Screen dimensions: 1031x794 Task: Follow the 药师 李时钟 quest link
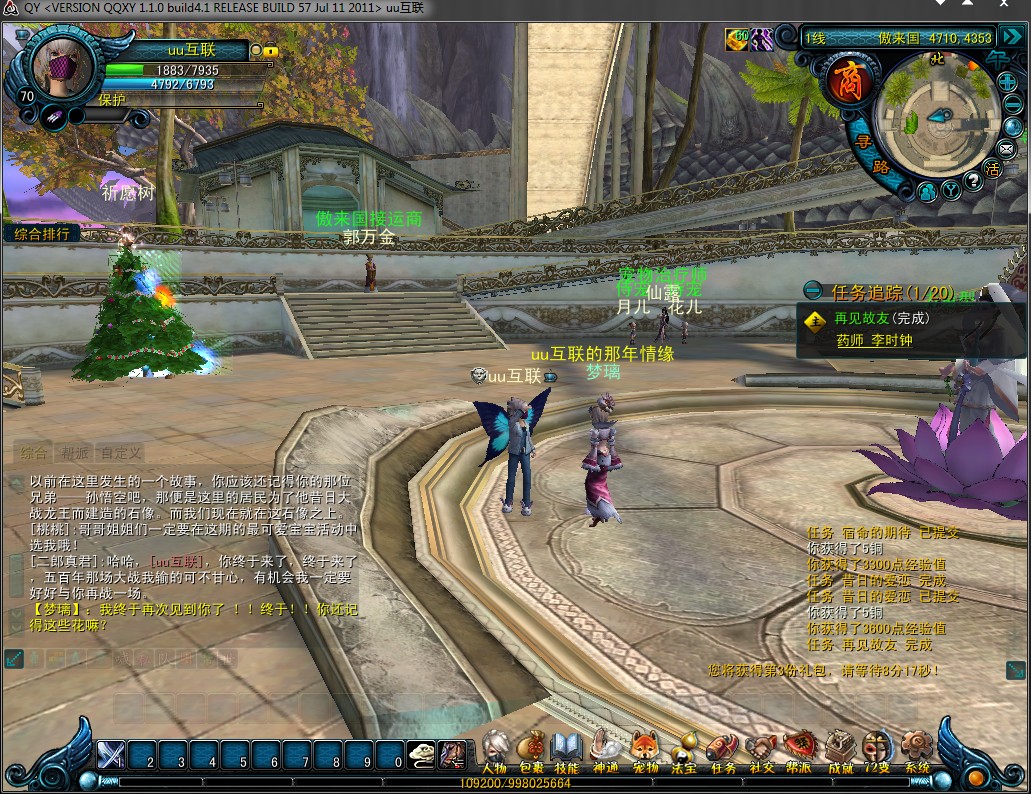point(874,340)
